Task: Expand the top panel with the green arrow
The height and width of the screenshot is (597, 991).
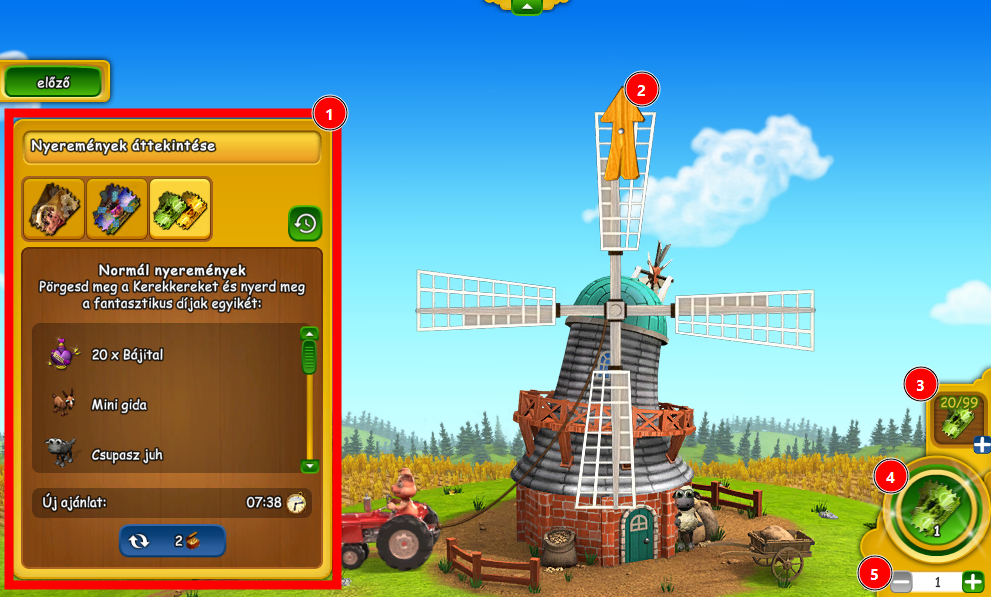Action: pyautogui.click(x=527, y=6)
